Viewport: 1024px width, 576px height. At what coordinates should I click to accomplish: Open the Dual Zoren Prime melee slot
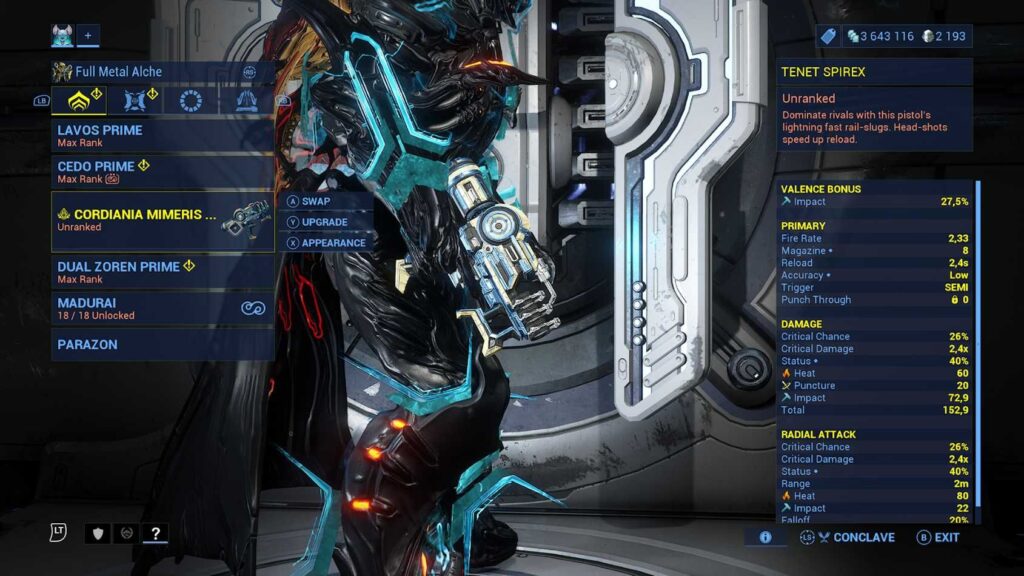tap(160, 272)
